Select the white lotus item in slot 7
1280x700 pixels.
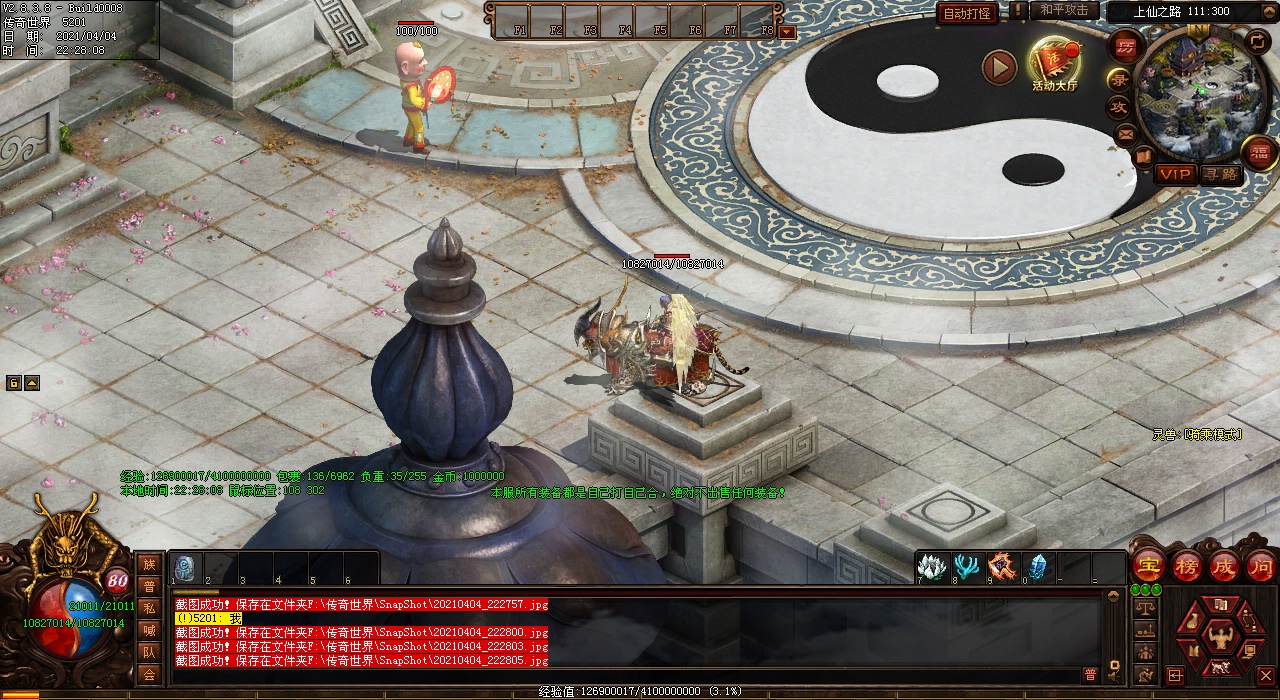click(932, 566)
